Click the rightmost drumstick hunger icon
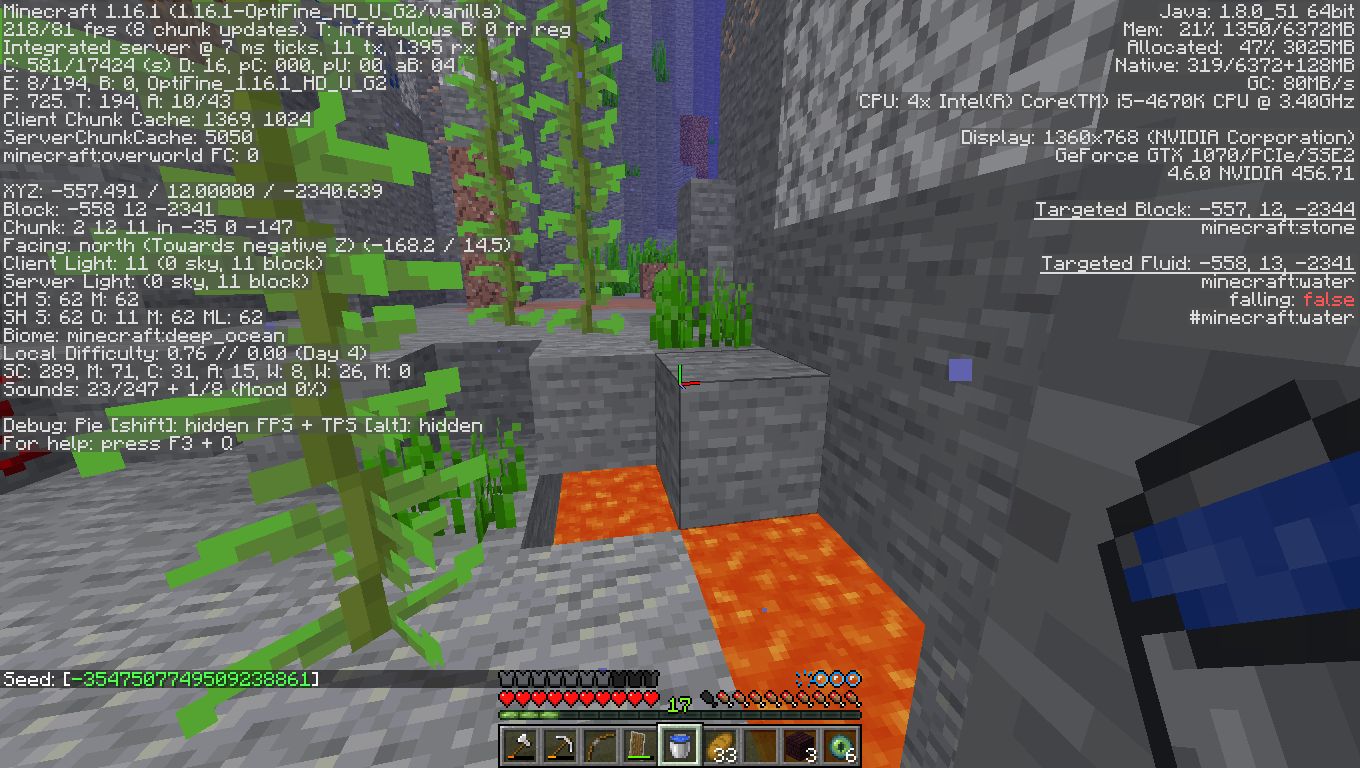Image resolution: width=1360 pixels, height=768 pixels. click(851, 697)
